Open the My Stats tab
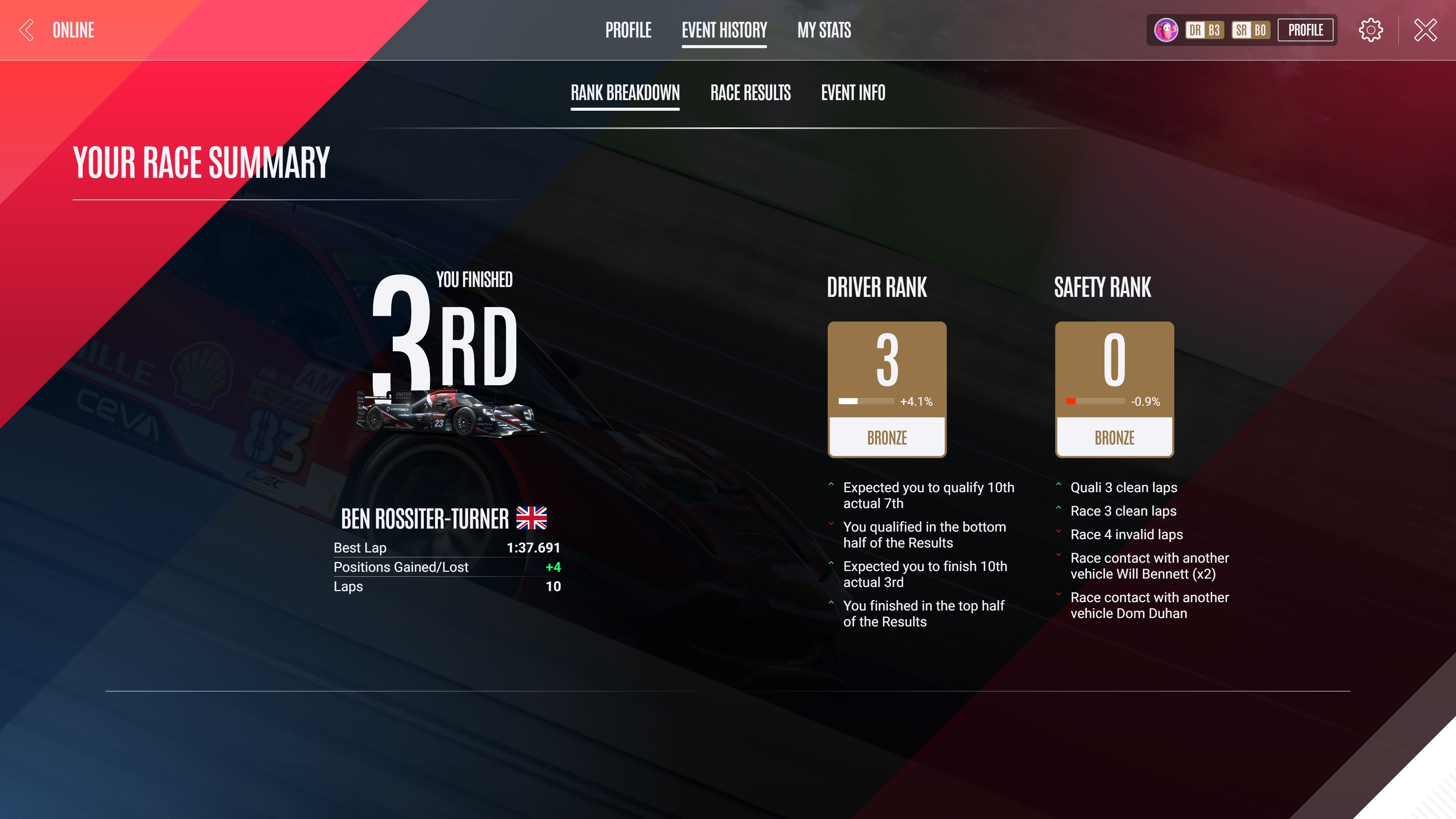 [x=824, y=30]
